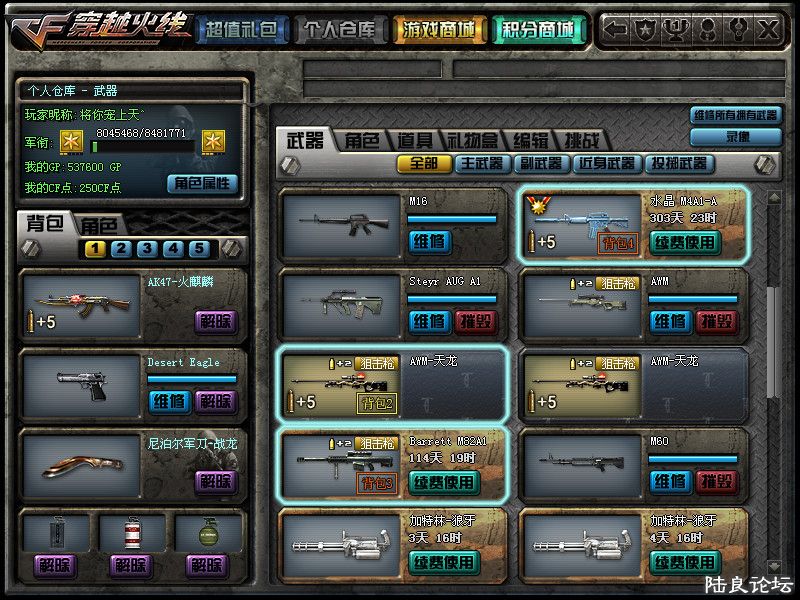
Task: Open the 礼物盒 gift box tab
Action: point(472,141)
